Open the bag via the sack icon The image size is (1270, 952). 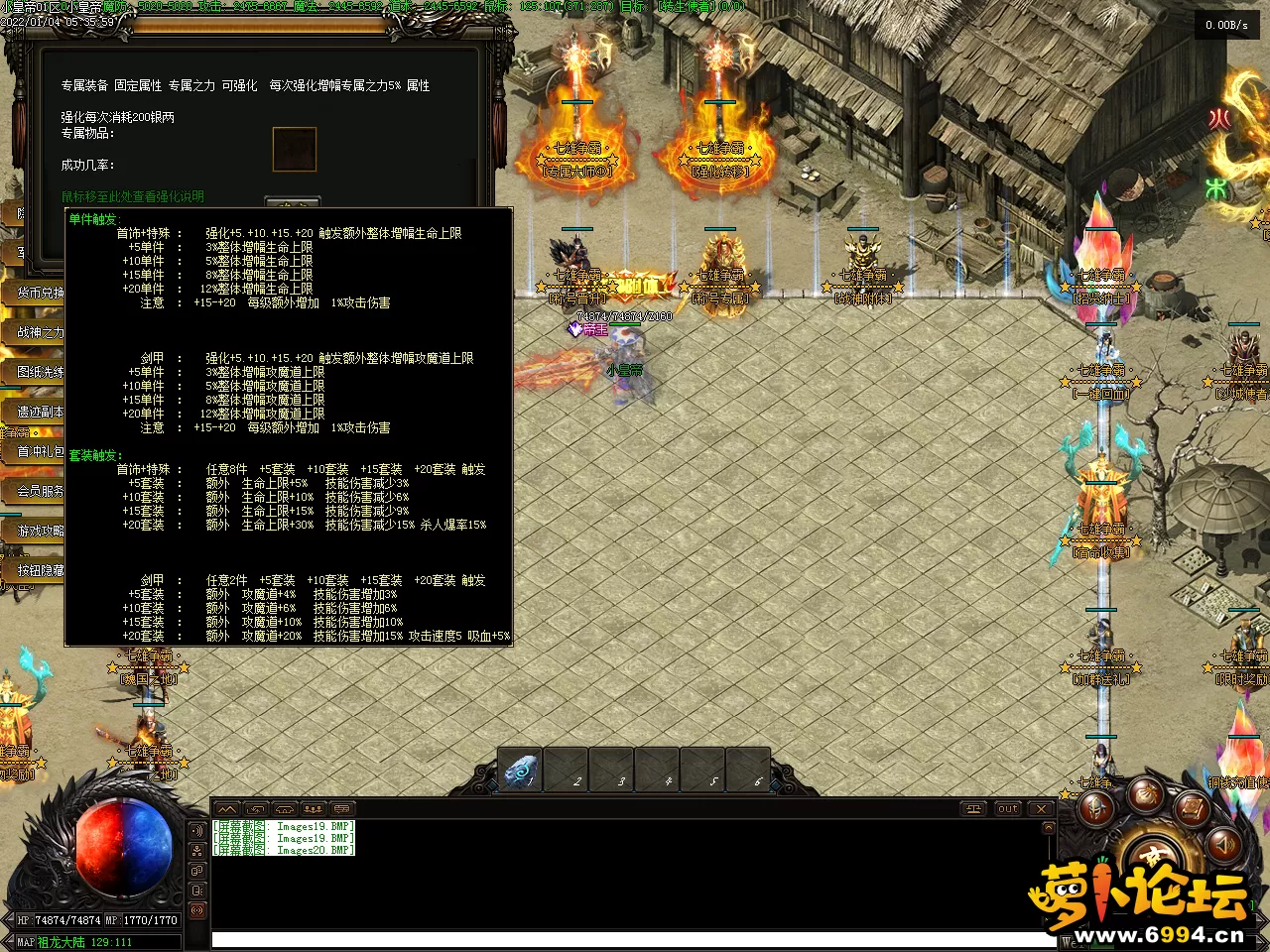1146,793
